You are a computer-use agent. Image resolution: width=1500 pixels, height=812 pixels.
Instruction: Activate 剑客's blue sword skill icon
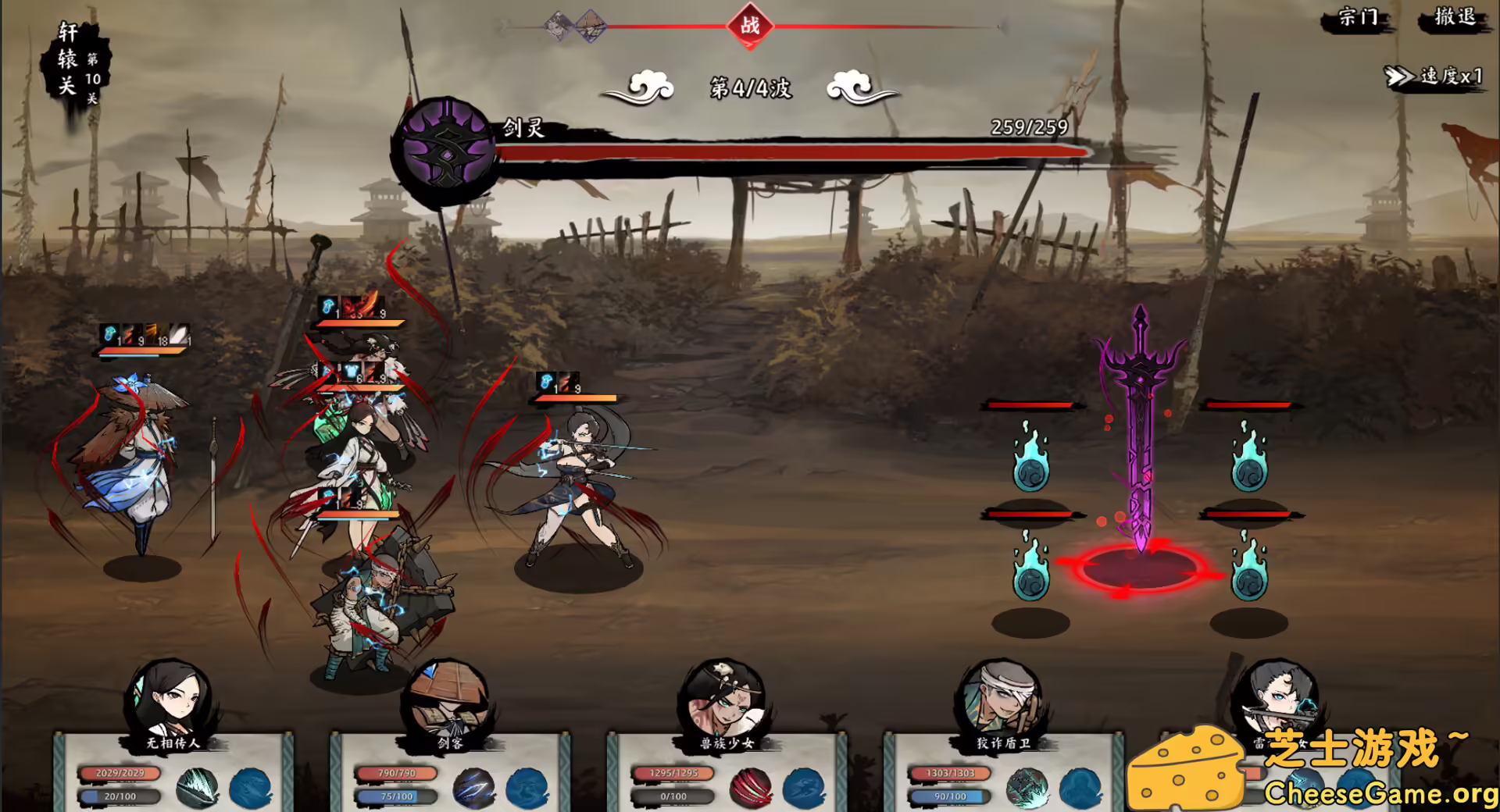[474, 790]
